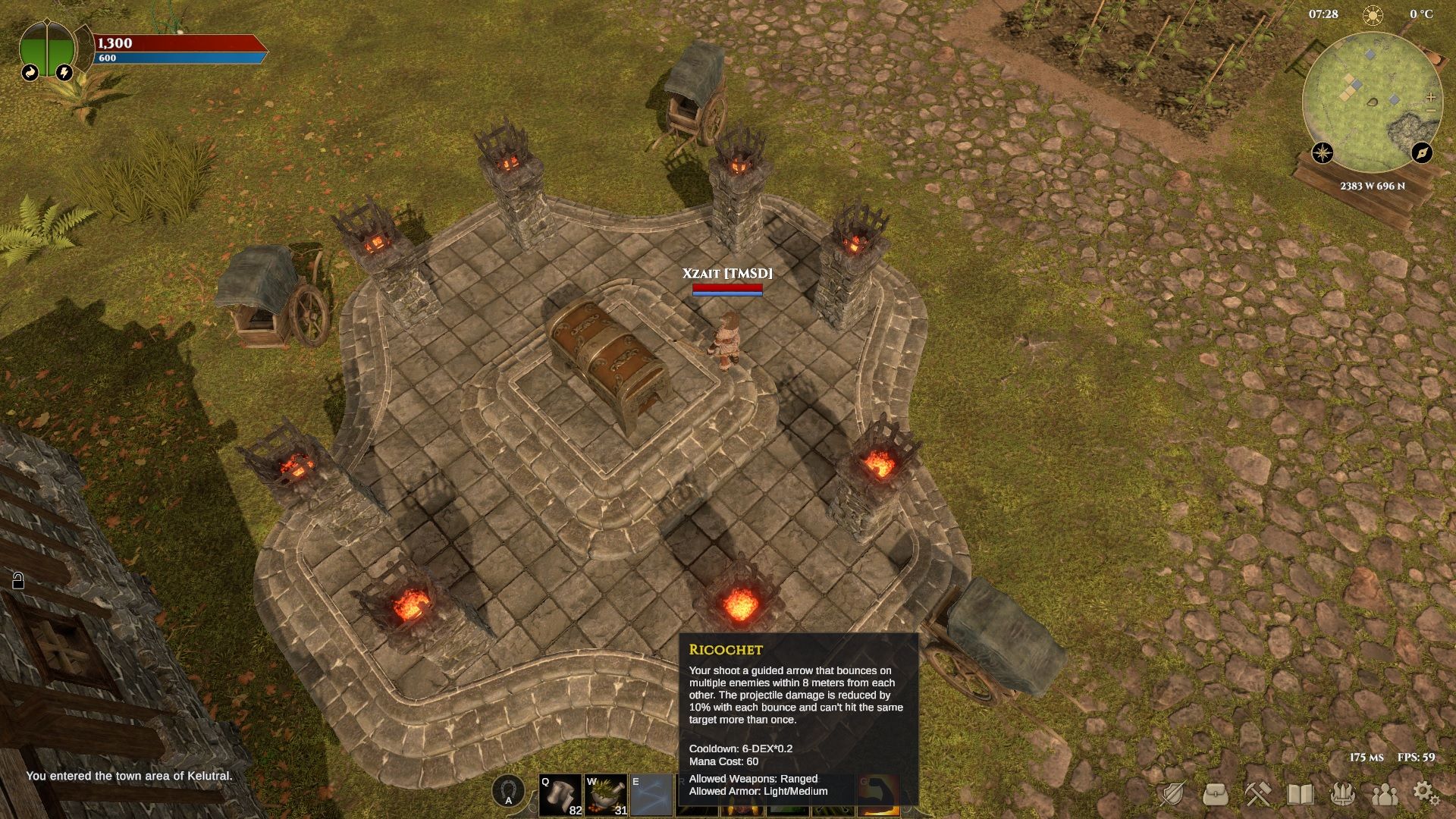Image resolution: width=1456 pixels, height=819 pixels.
Task: Click the compass rose button on minimap
Action: point(1323,152)
